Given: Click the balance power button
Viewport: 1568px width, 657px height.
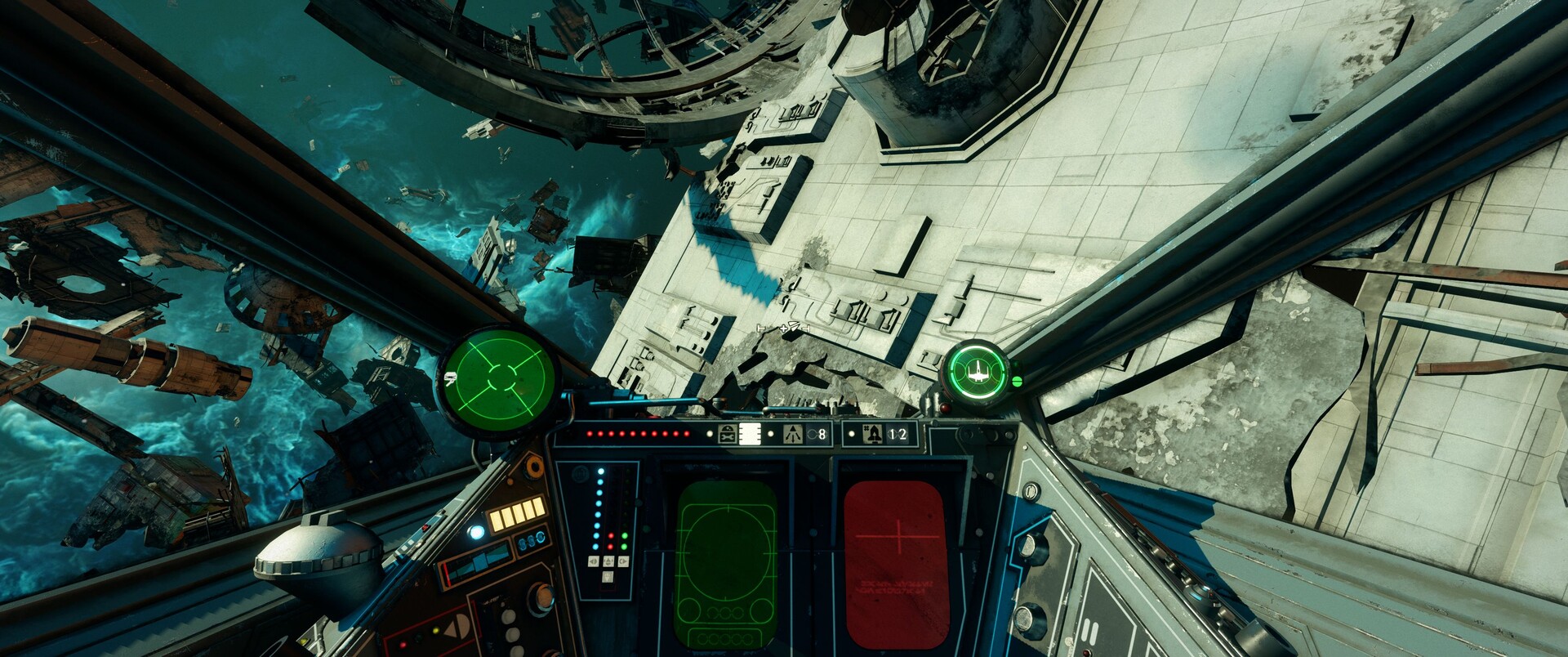Looking at the screenshot, I should coord(608,577).
